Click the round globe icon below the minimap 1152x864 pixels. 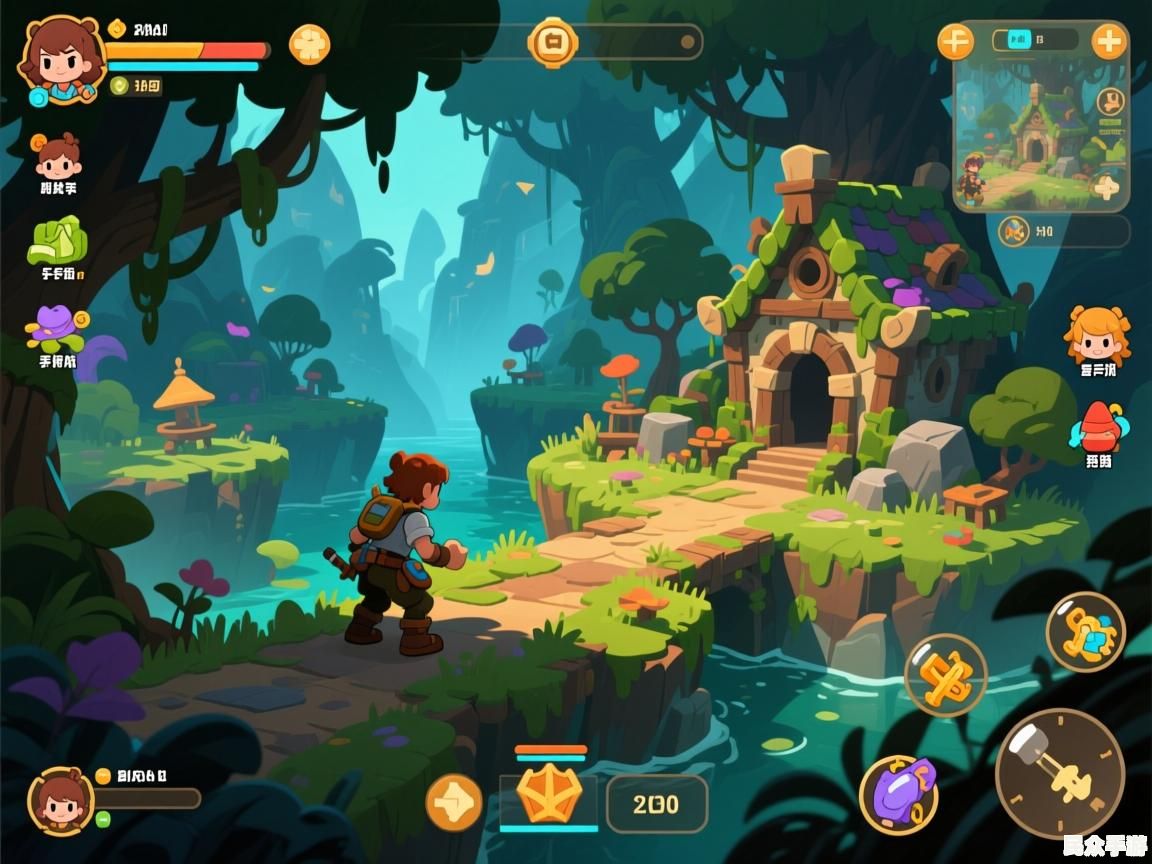pyautogui.click(x=1014, y=231)
